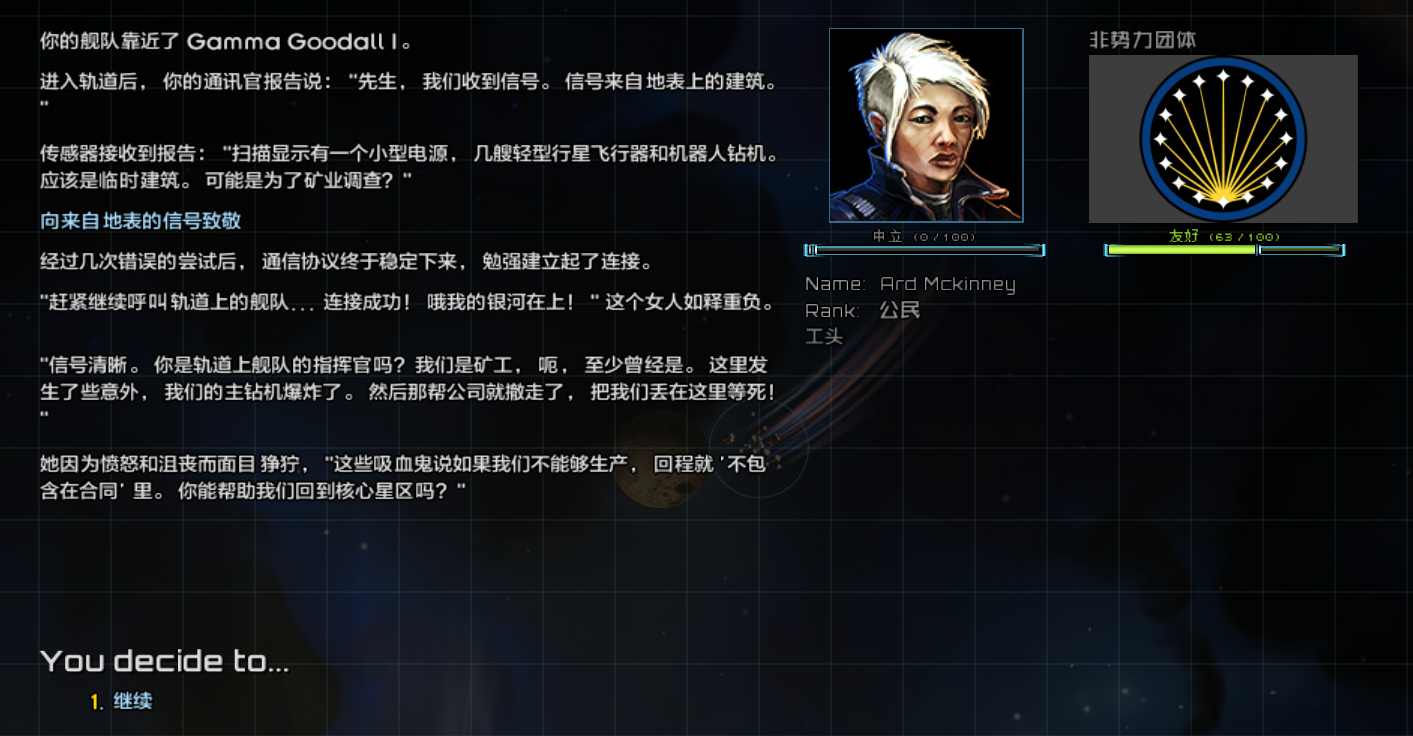
Task: Click the 中立 (0/100) reputation label
Action: pyautogui.click(x=926, y=236)
